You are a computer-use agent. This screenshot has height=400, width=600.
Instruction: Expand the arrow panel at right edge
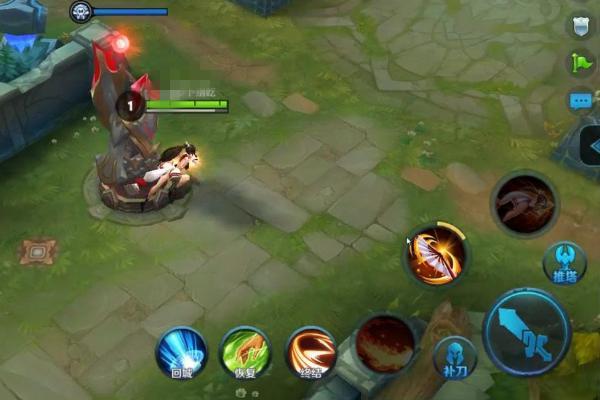click(592, 147)
